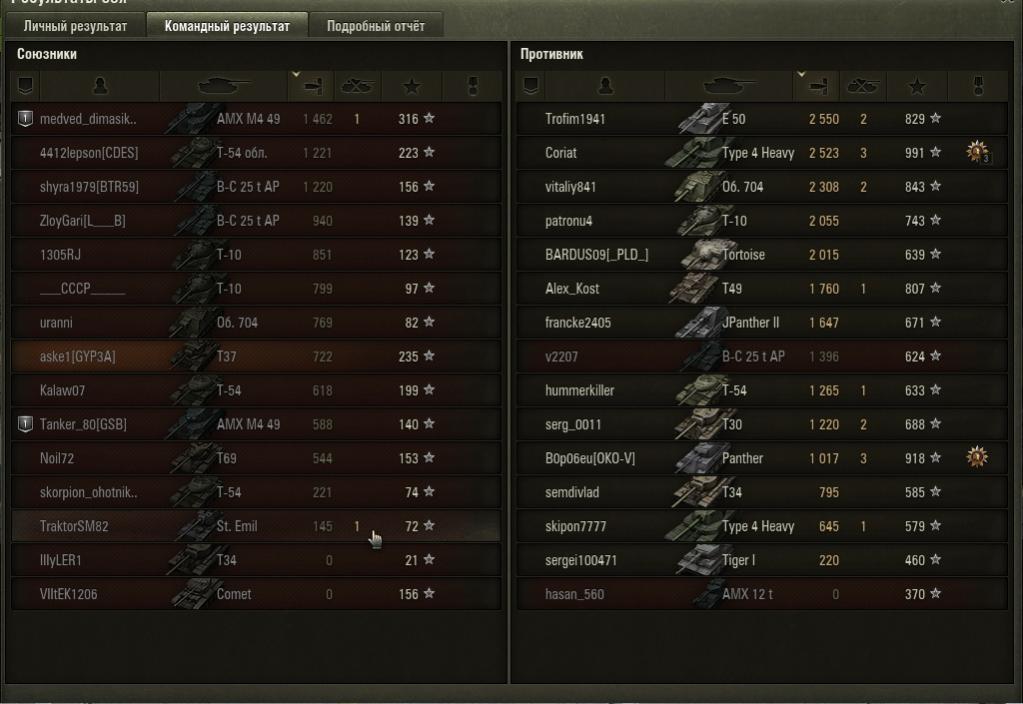
Task: Open enemy Trofim1941's row
Action: coord(760,119)
